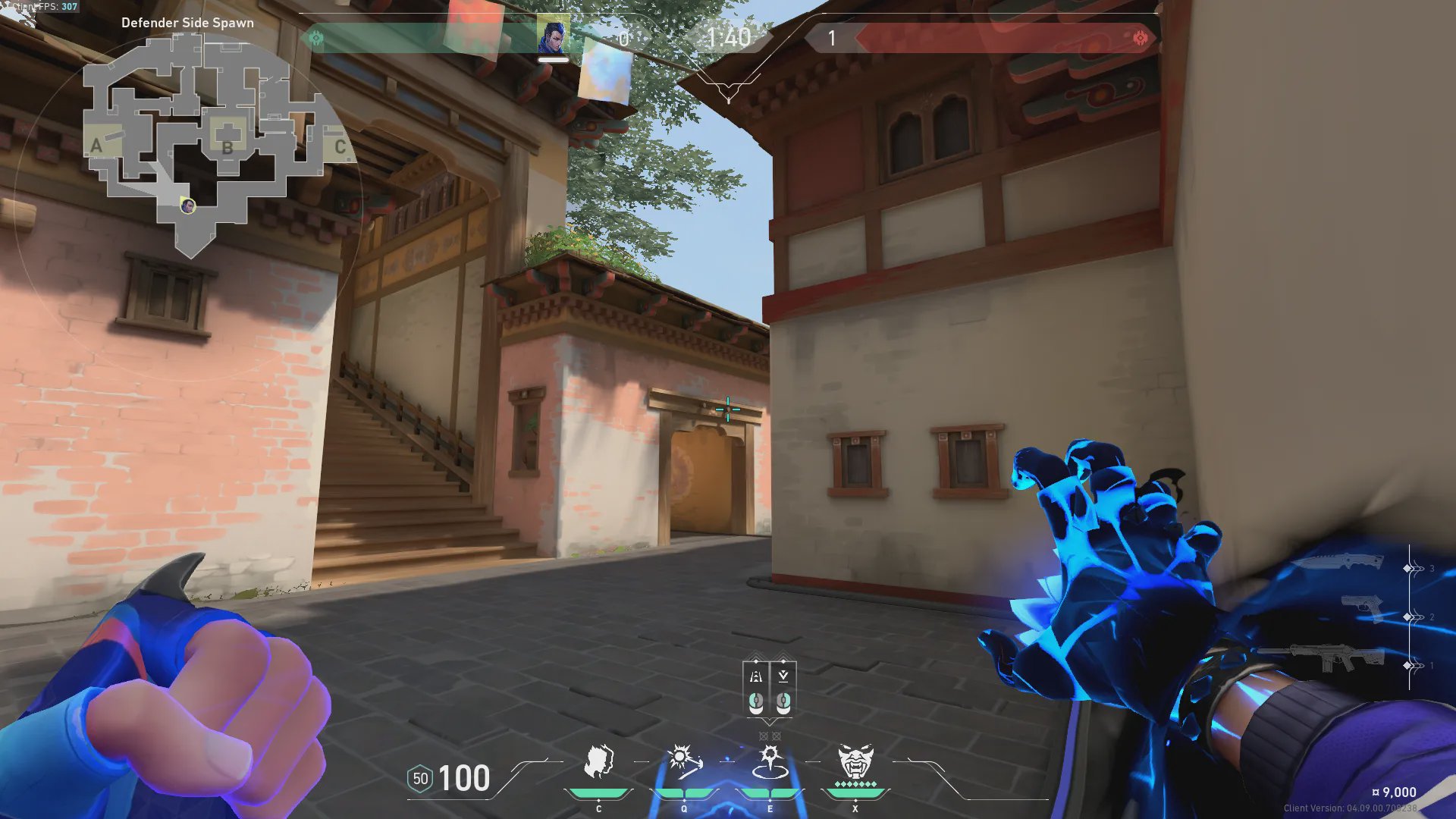Select site B marker on minimap

coord(227,147)
